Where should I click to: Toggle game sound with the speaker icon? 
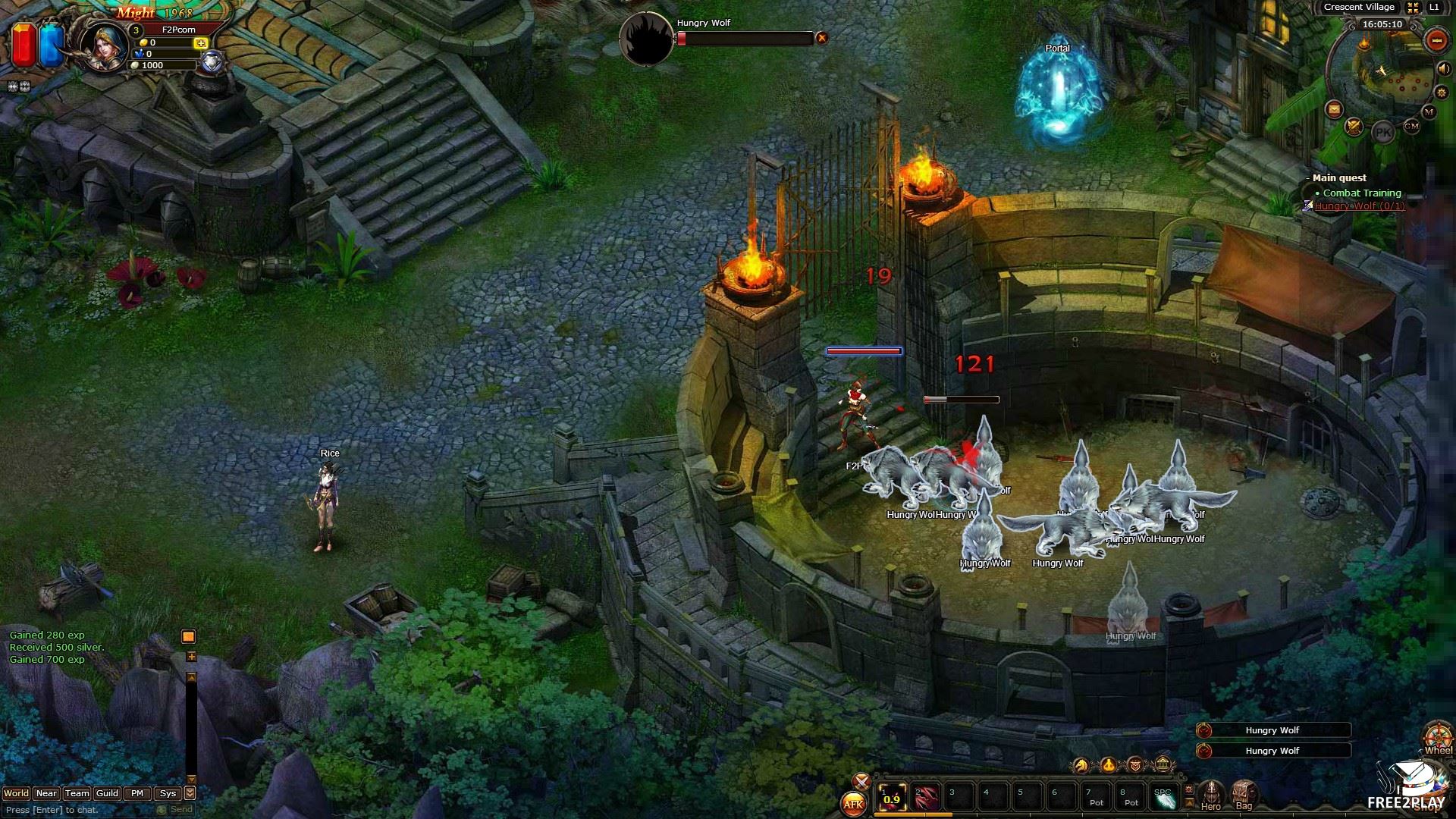(x=1444, y=69)
